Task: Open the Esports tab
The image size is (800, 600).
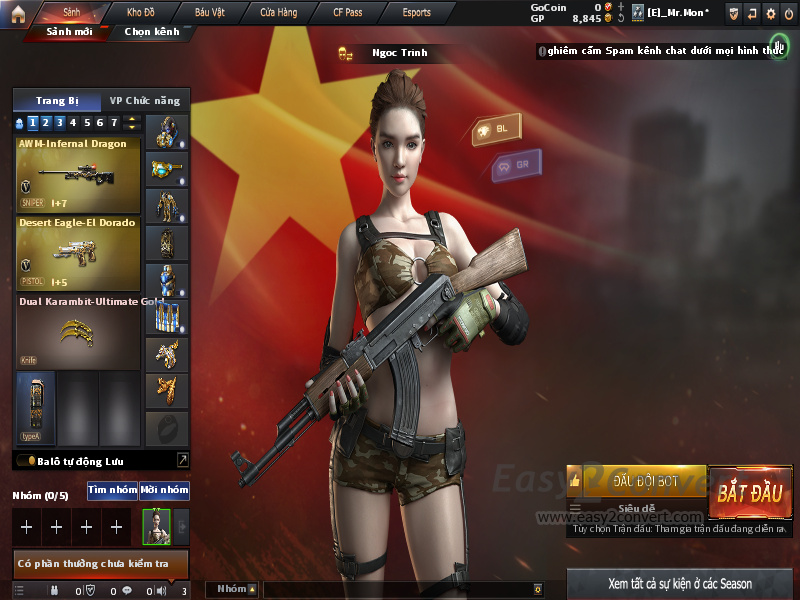Action: 416,12
